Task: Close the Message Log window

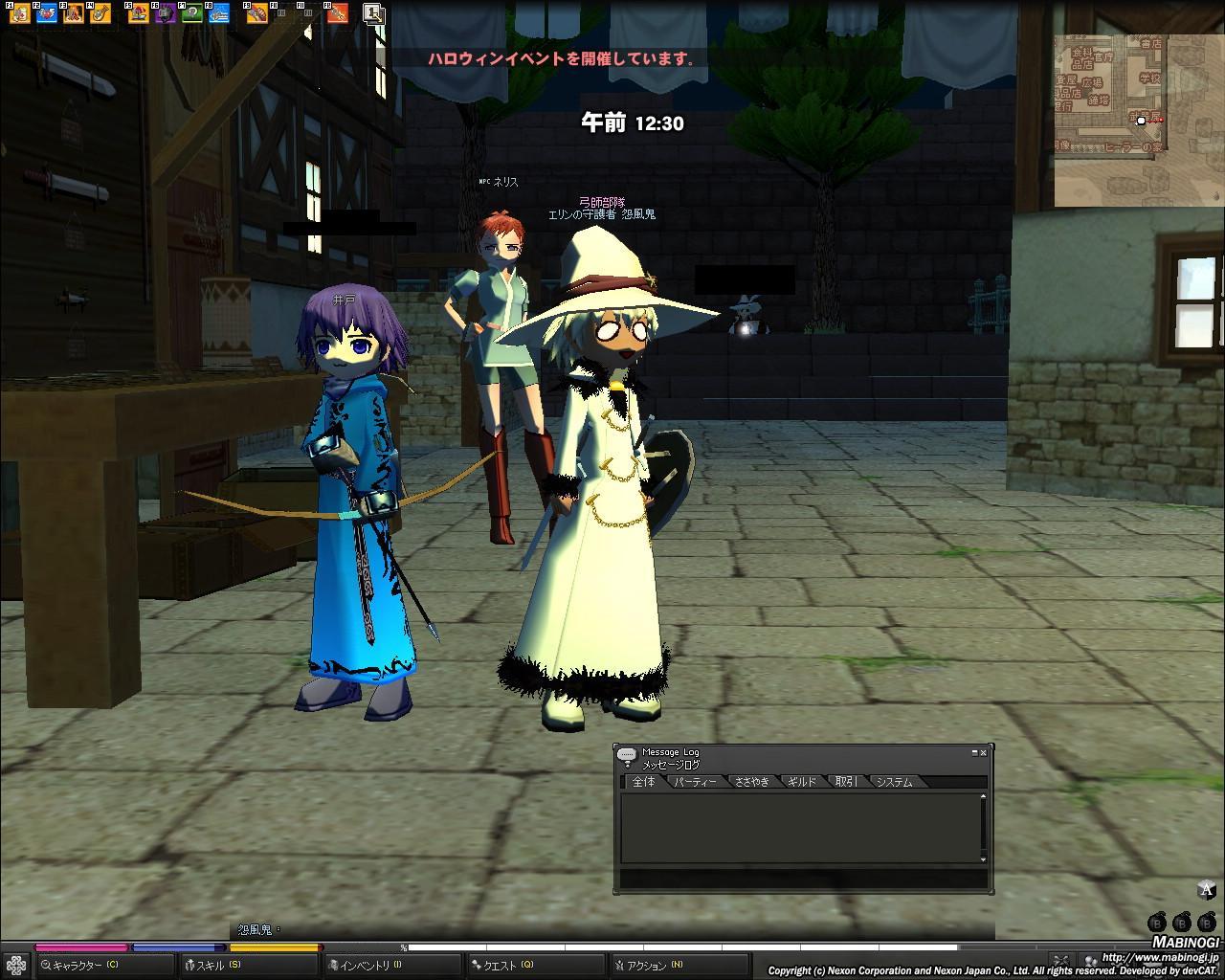Action: (983, 753)
